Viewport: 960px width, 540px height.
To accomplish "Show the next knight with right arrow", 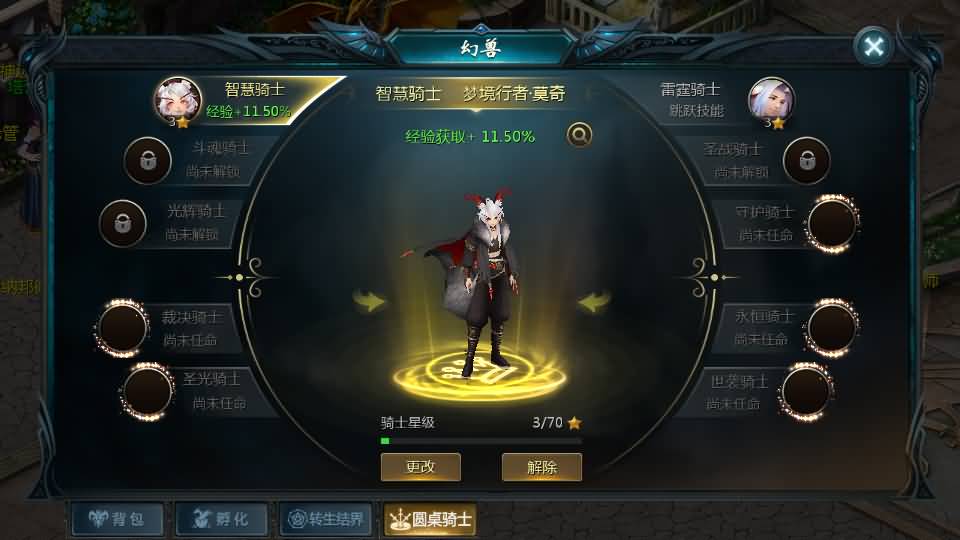I will pyautogui.click(x=594, y=301).
